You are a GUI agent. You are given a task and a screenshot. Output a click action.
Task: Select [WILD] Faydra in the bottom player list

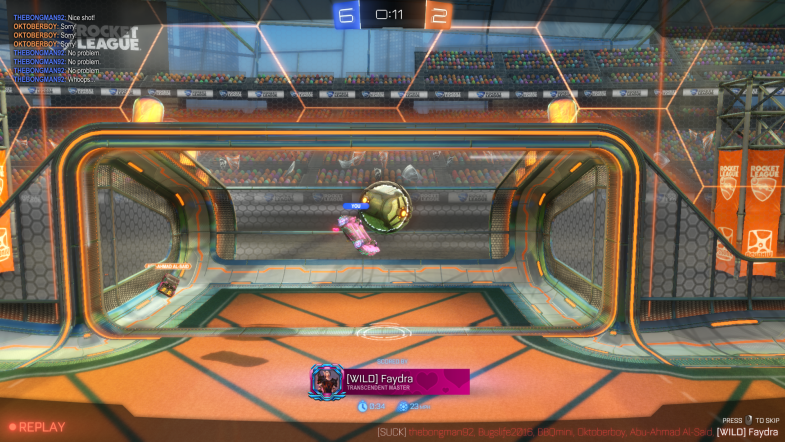click(x=747, y=432)
